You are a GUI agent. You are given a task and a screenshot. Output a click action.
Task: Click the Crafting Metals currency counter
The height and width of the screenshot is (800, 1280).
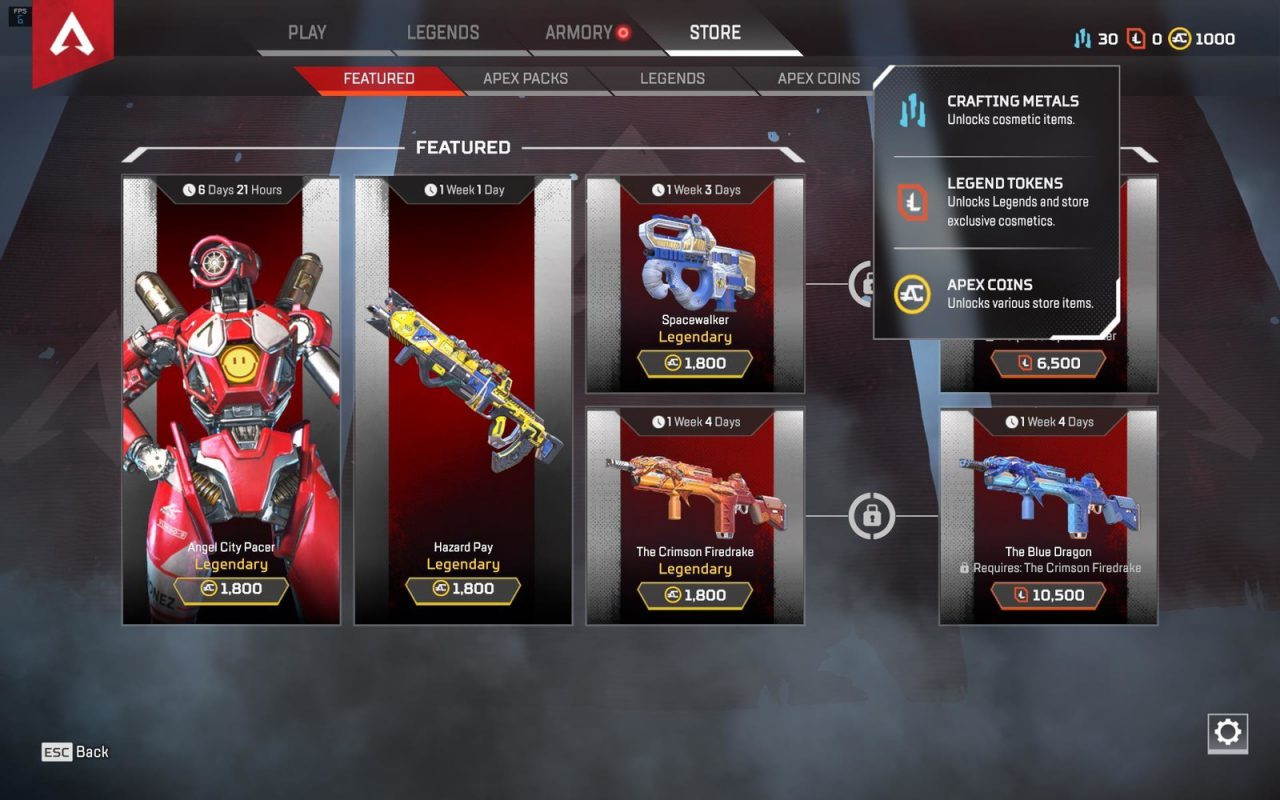click(x=1095, y=39)
